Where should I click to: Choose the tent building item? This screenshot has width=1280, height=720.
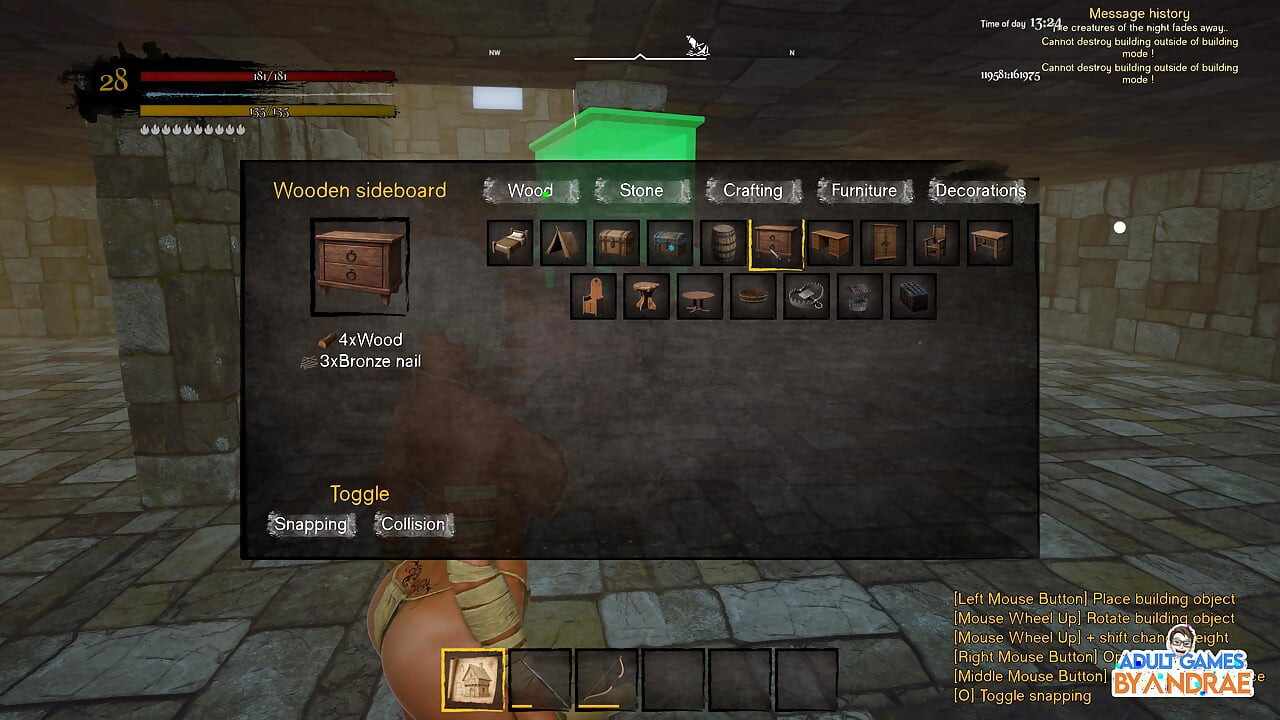pos(563,243)
